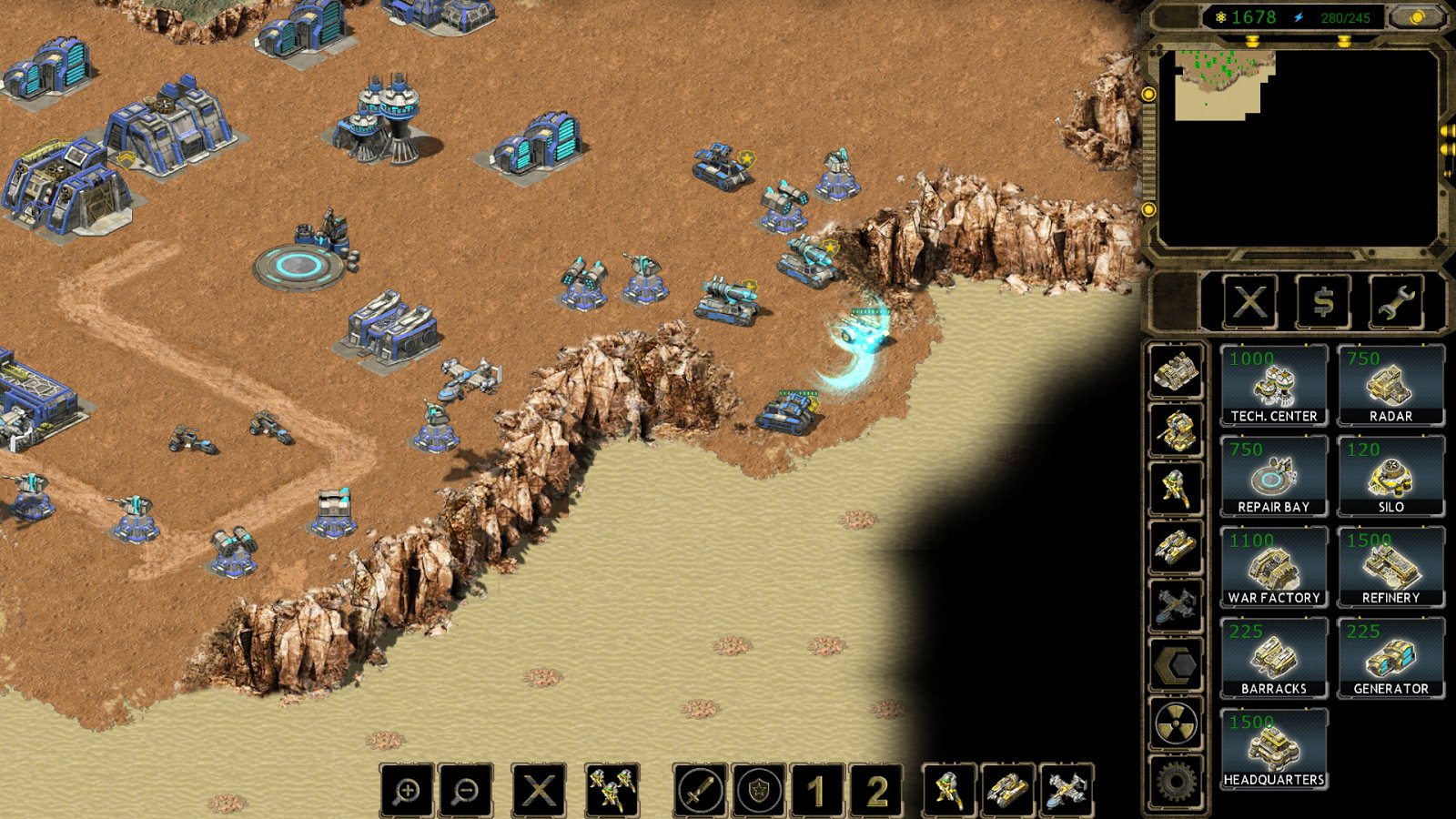The width and height of the screenshot is (1456, 819).
Task: Open the nuclear superweapon tab
Action: click(x=1176, y=723)
